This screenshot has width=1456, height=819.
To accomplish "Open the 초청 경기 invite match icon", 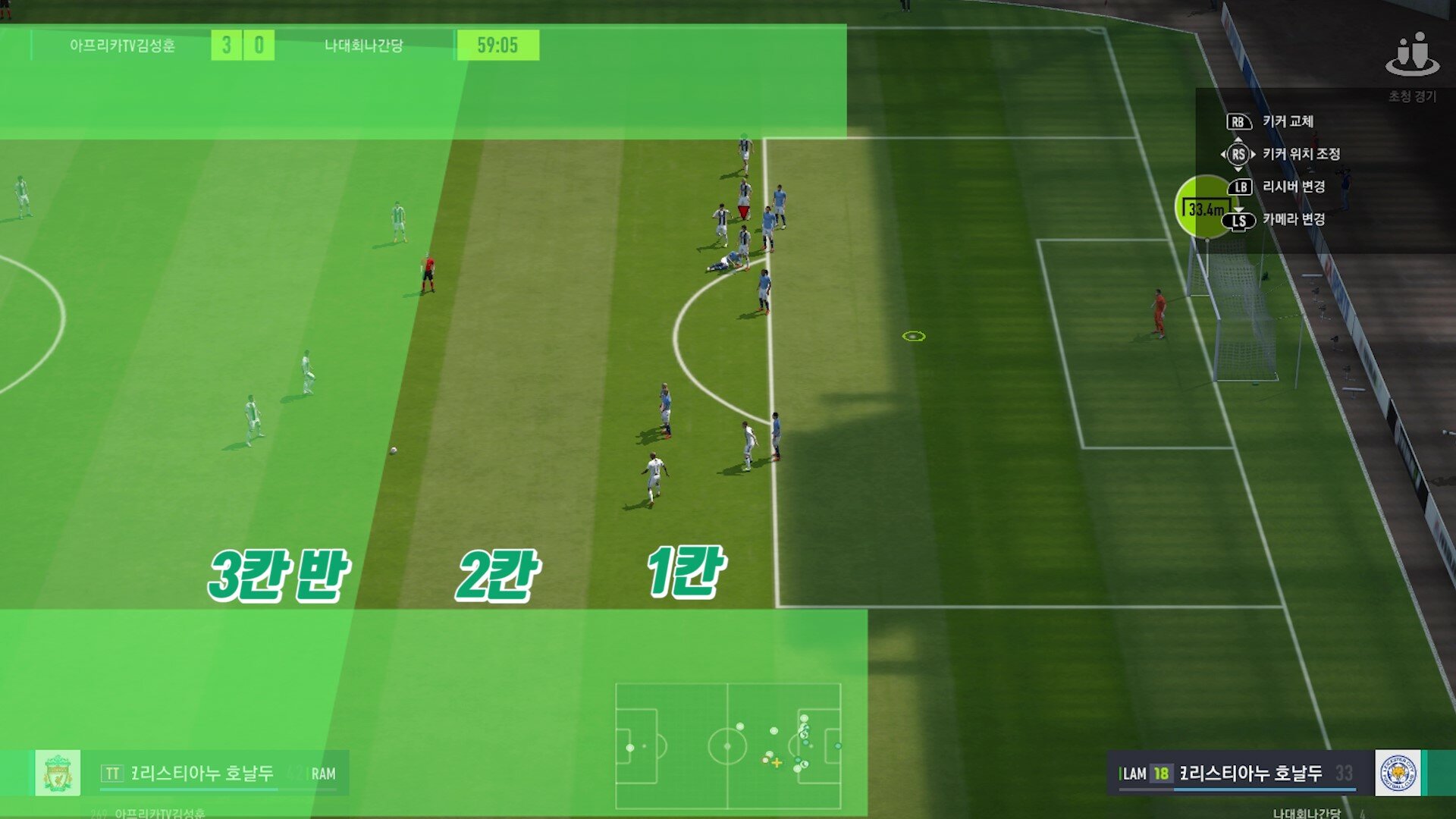I will 1412,56.
